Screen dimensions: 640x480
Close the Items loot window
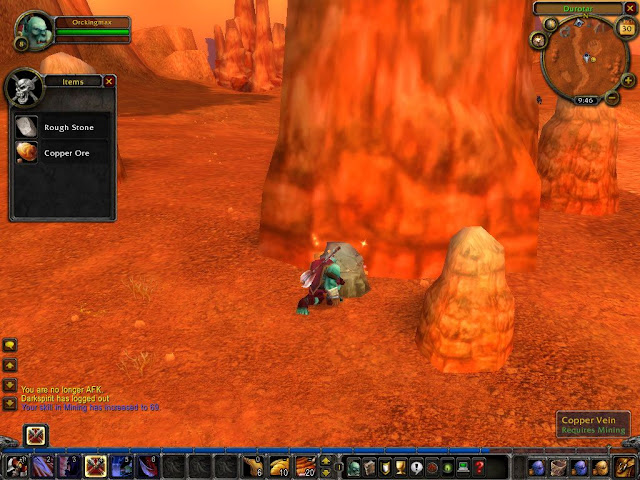pyautogui.click(x=109, y=81)
